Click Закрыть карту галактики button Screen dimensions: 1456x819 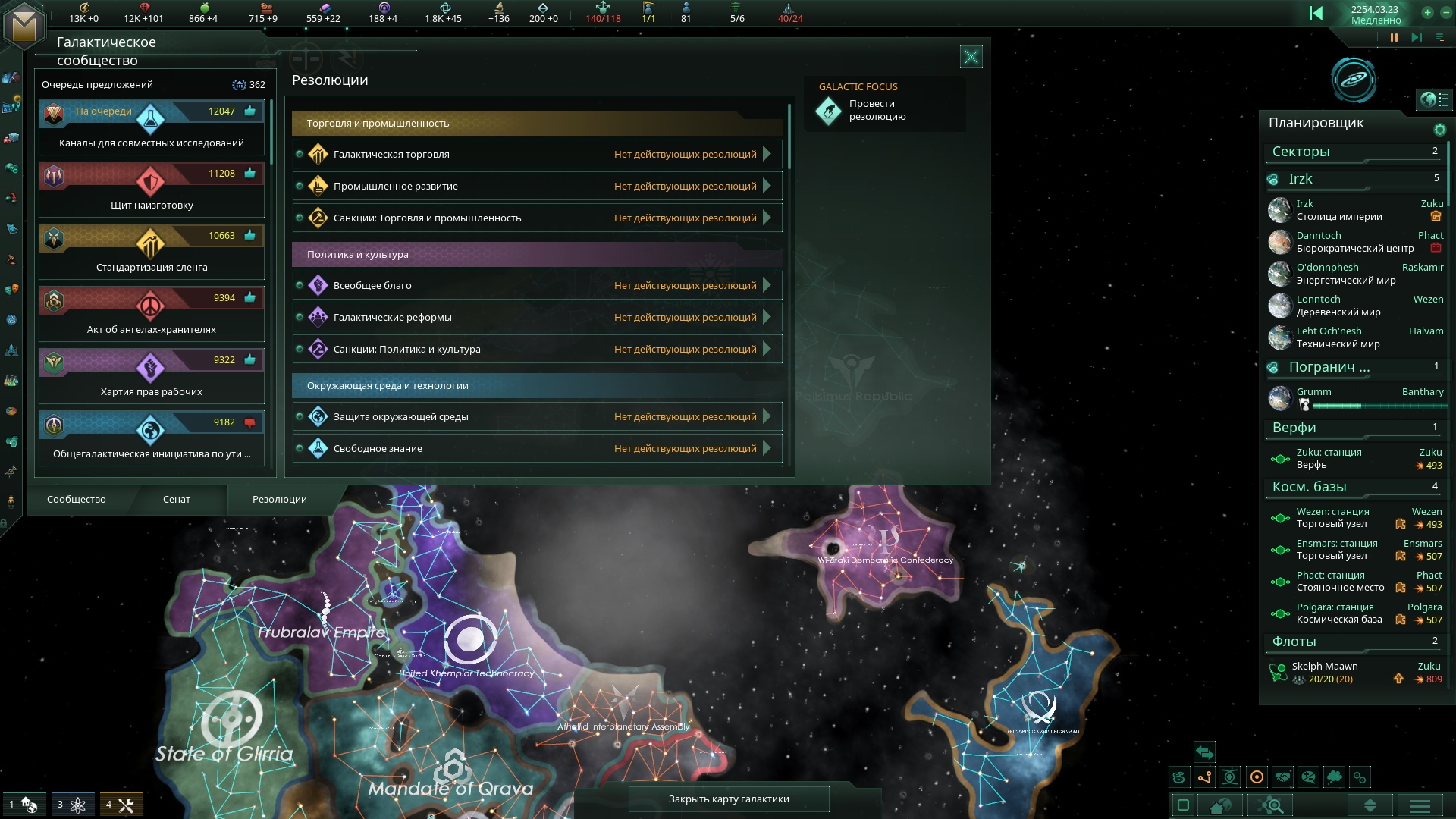click(x=729, y=799)
